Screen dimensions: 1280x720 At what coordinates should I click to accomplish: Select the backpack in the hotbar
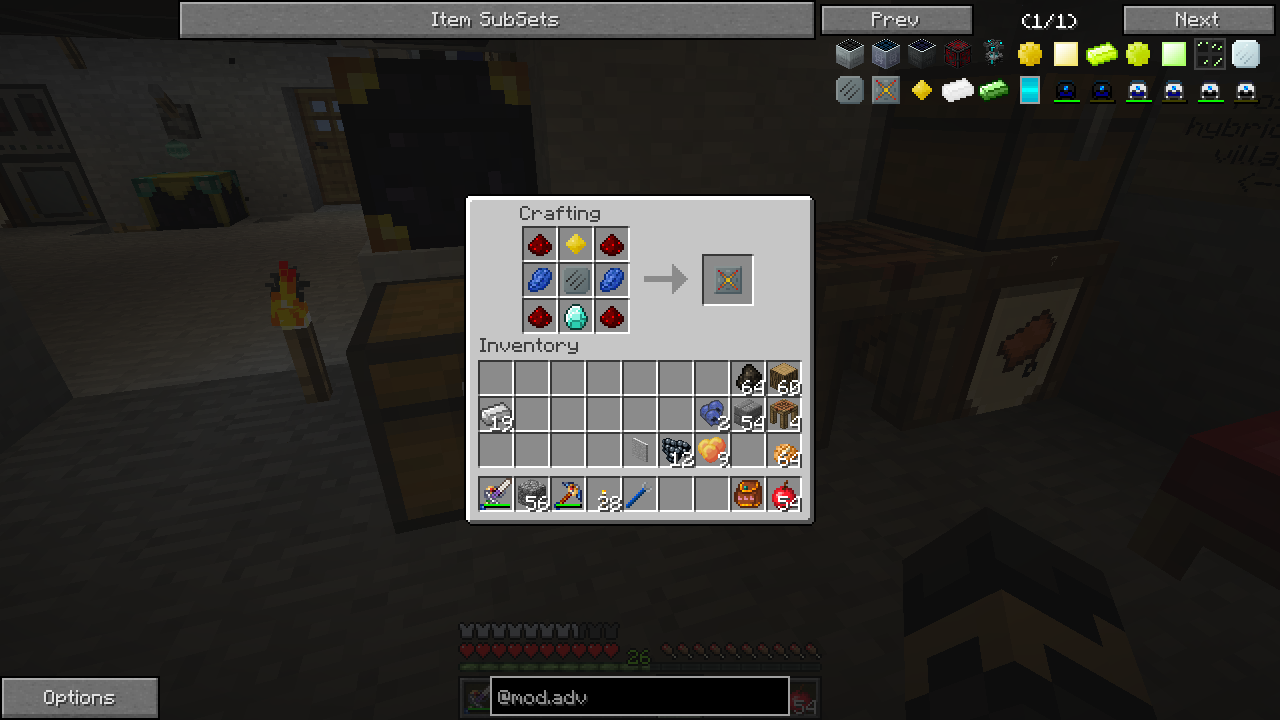[748, 495]
